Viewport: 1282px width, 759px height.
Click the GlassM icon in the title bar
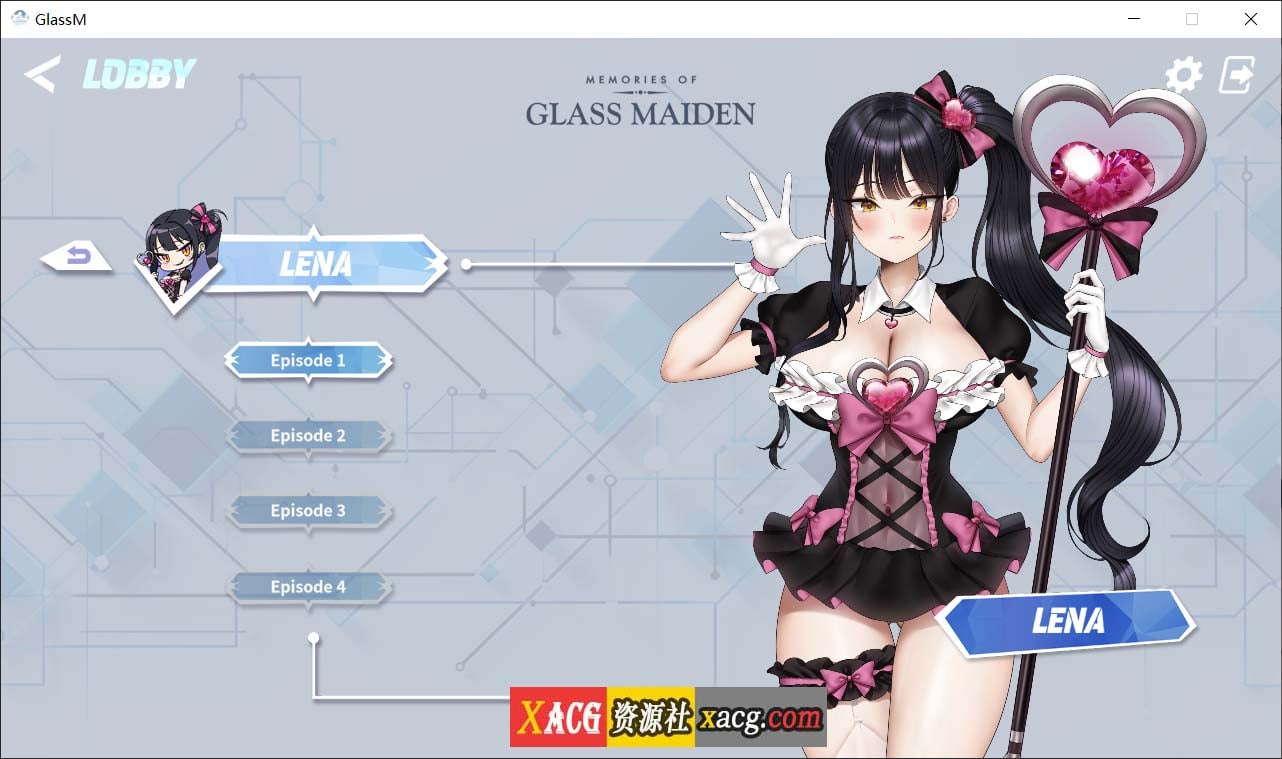tap(18, 18)
